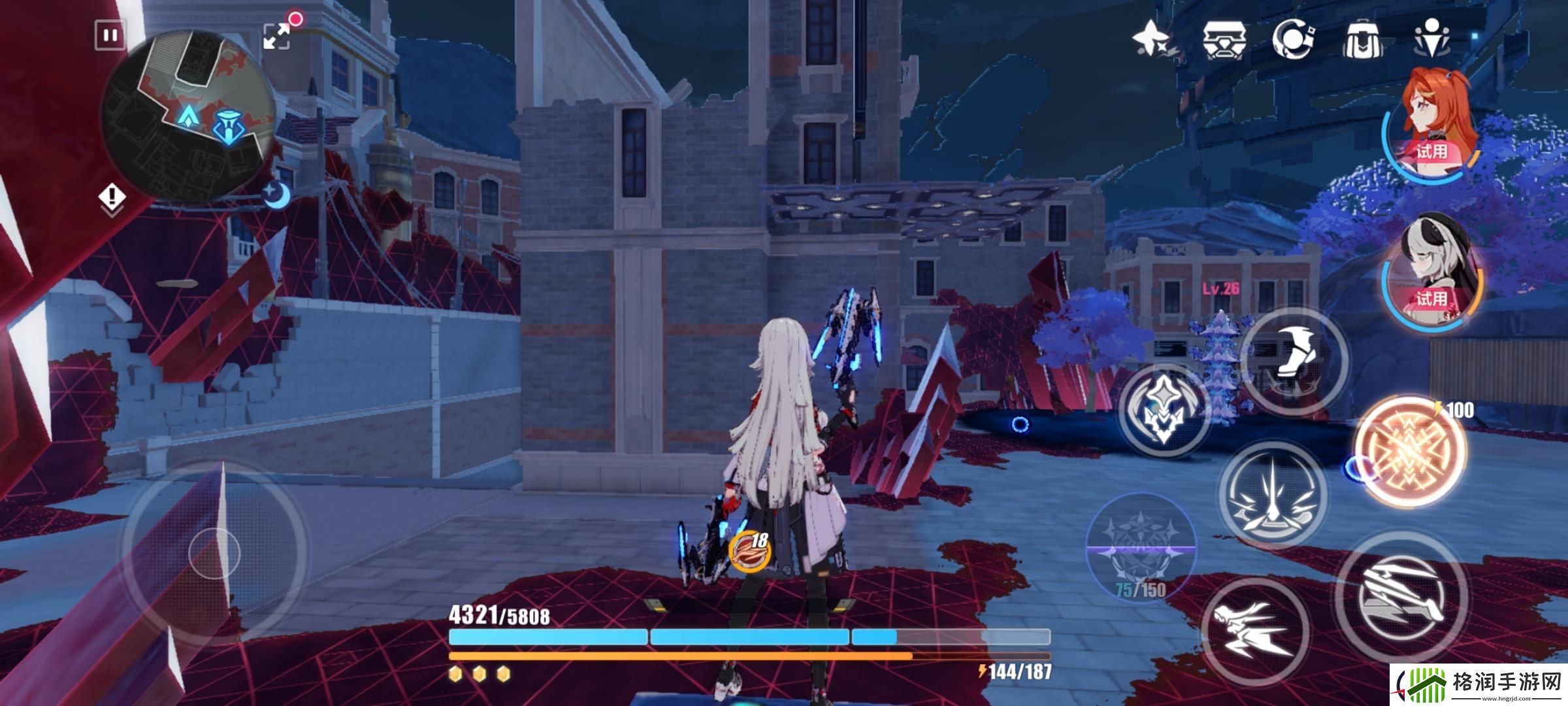
Task: Open the character team menu icon
Action: click(1431, 39)
